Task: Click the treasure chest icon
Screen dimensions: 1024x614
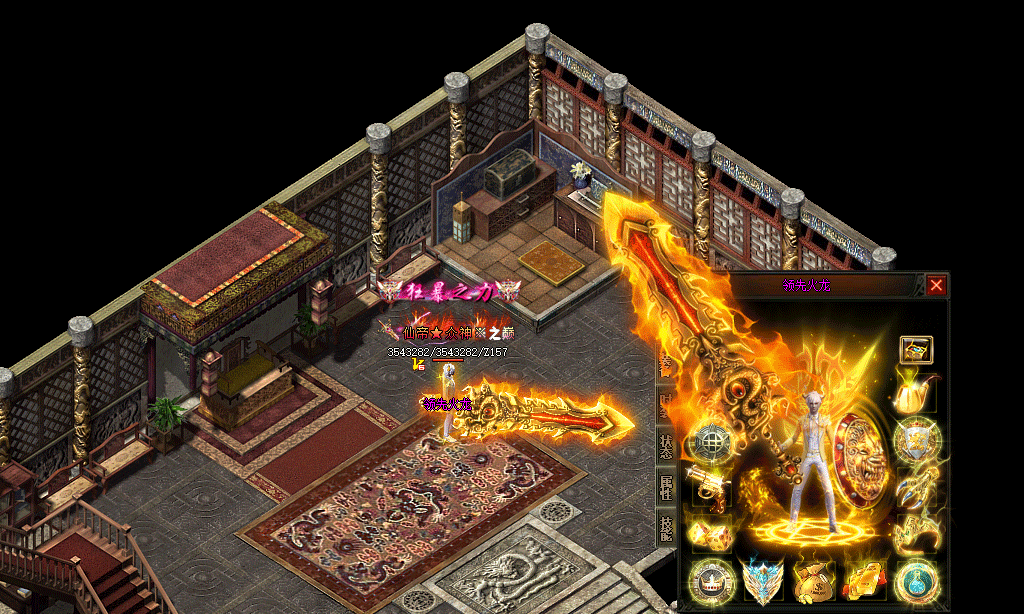Action: click(916, 349)
